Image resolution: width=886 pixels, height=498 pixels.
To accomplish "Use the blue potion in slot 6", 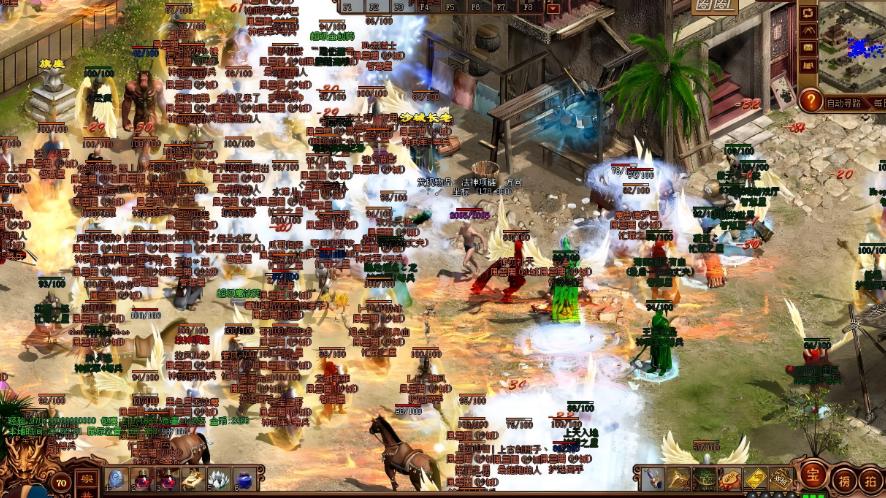I will click(x=244, y=479).
